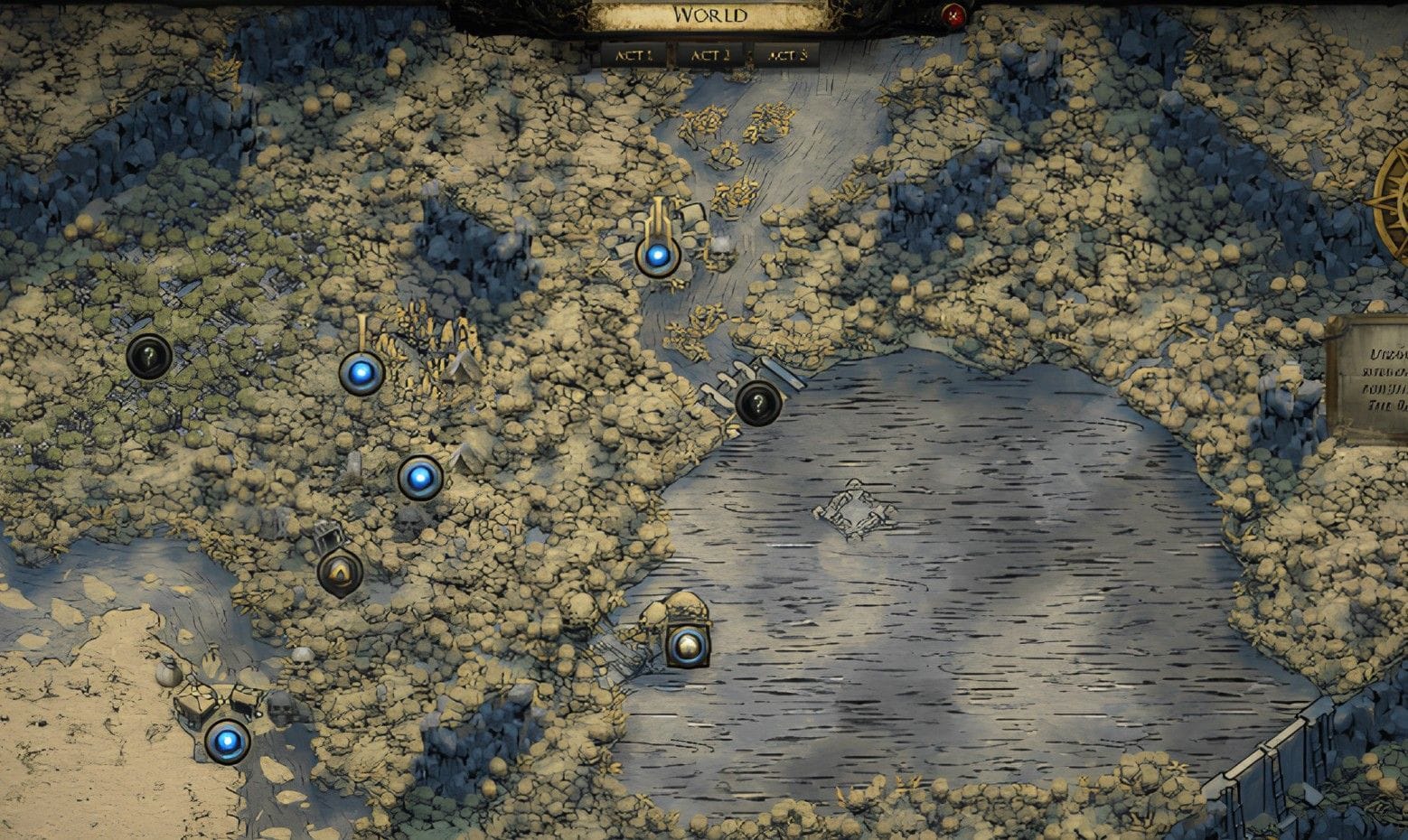Click the blue waypoint near the beach camp
The width and height of the screenshot is (1408, 840).
coord(230,742)
